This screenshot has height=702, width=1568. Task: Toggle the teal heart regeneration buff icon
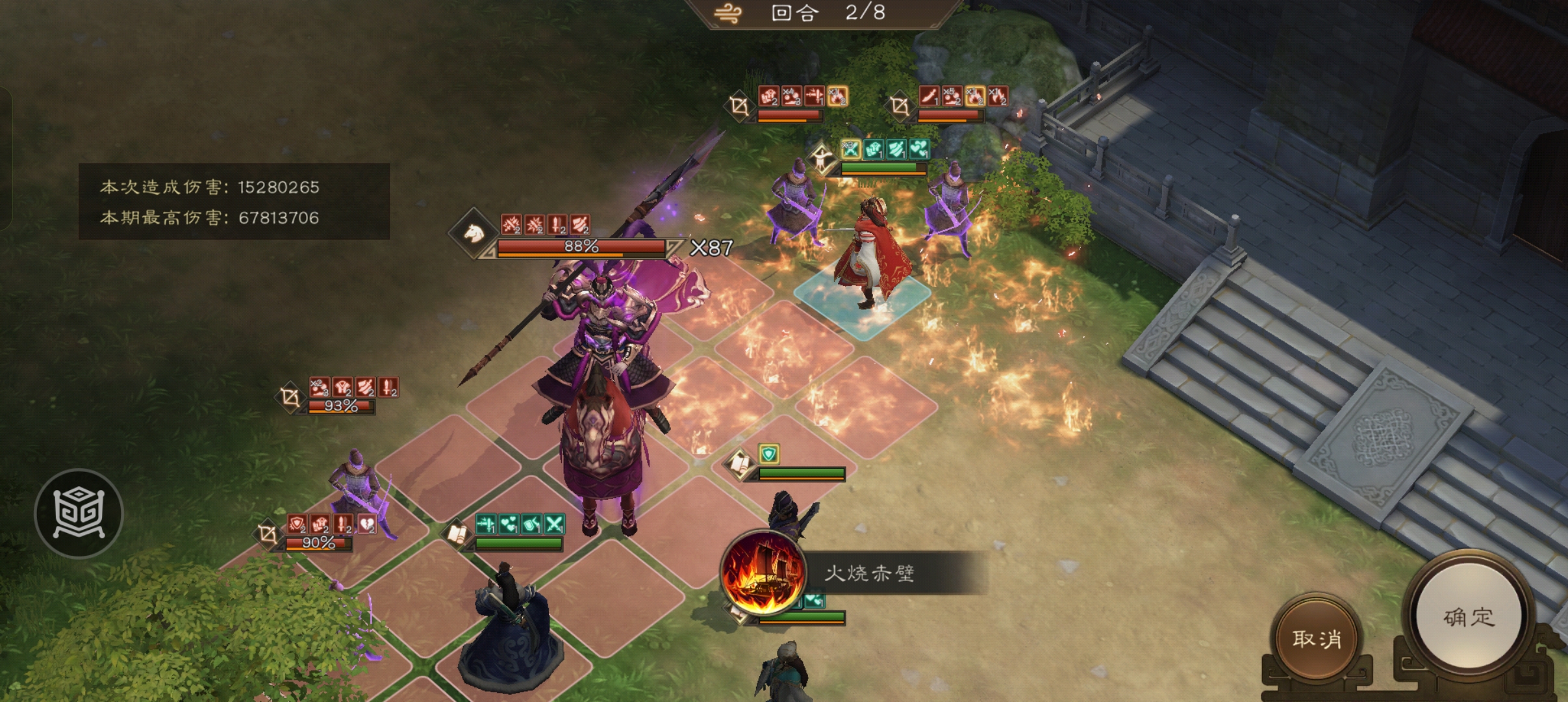(x=919, y=149)
